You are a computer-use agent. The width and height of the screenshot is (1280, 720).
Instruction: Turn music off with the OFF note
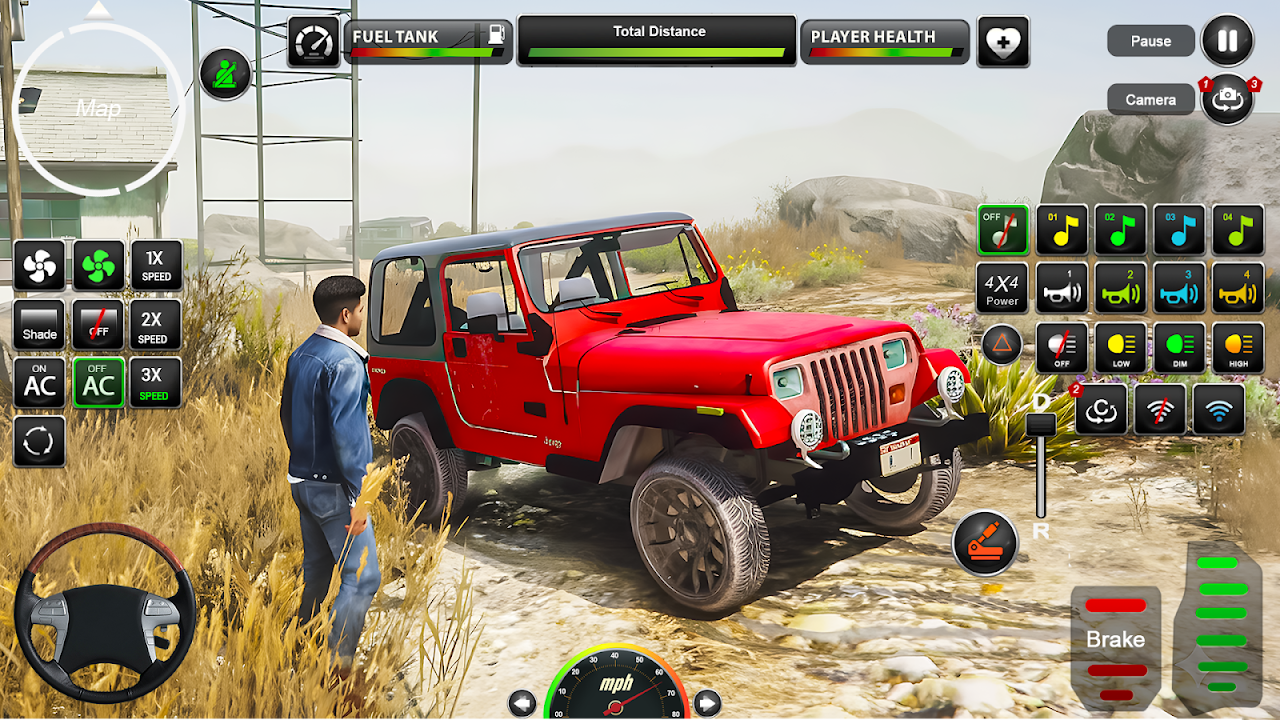[x=1002, y=229]
